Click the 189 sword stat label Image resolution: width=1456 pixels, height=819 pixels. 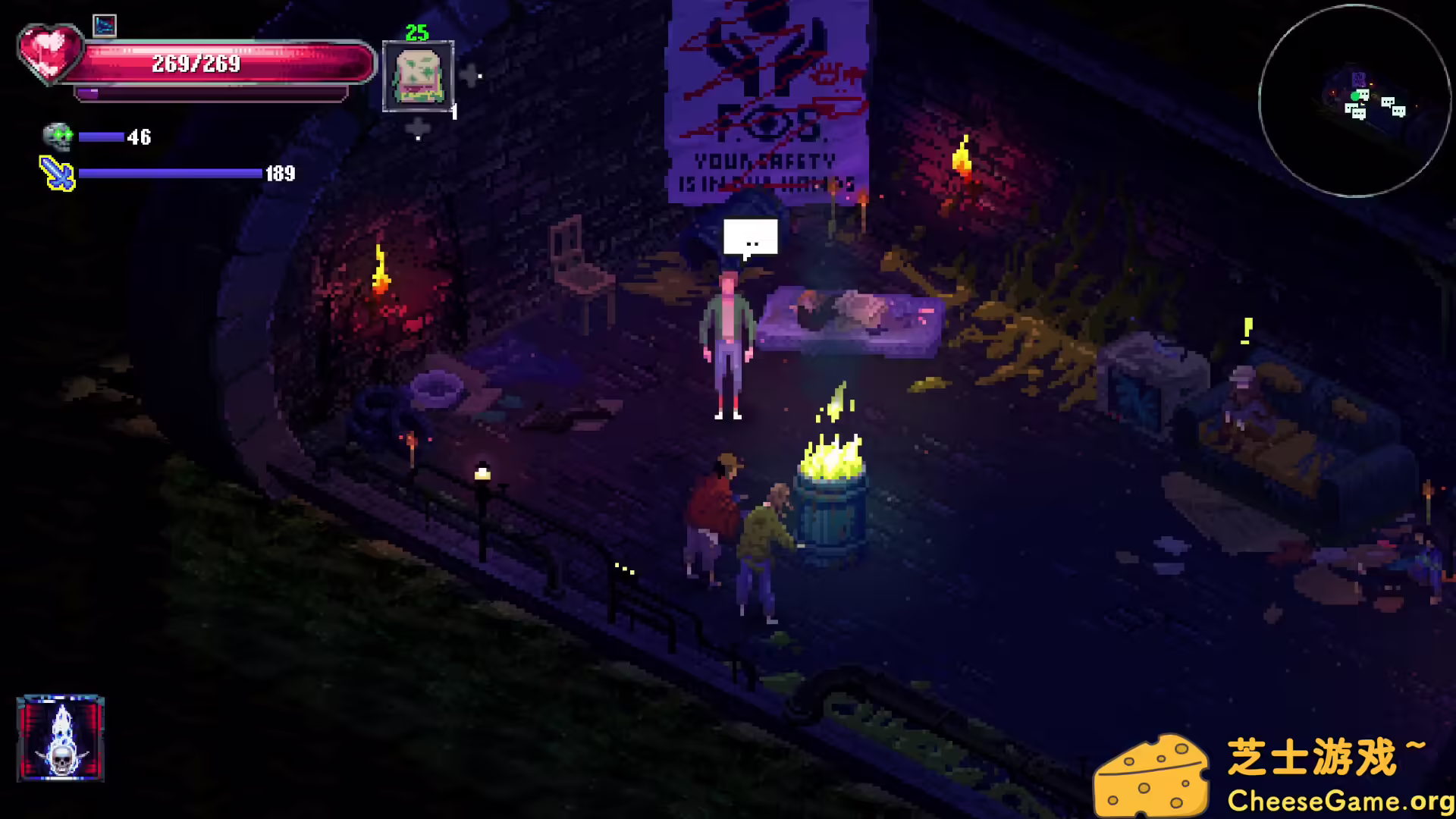[x=281, y=174]
